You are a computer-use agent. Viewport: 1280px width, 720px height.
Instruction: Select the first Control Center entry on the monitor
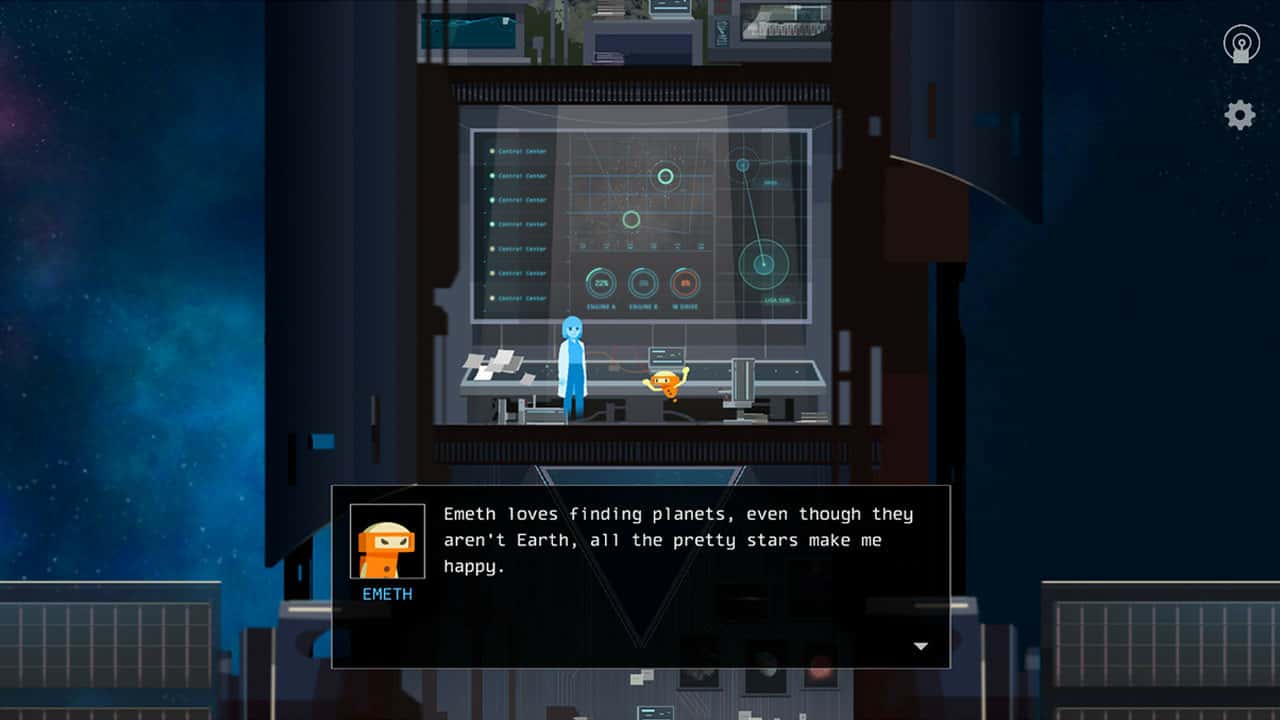point(521,151)
